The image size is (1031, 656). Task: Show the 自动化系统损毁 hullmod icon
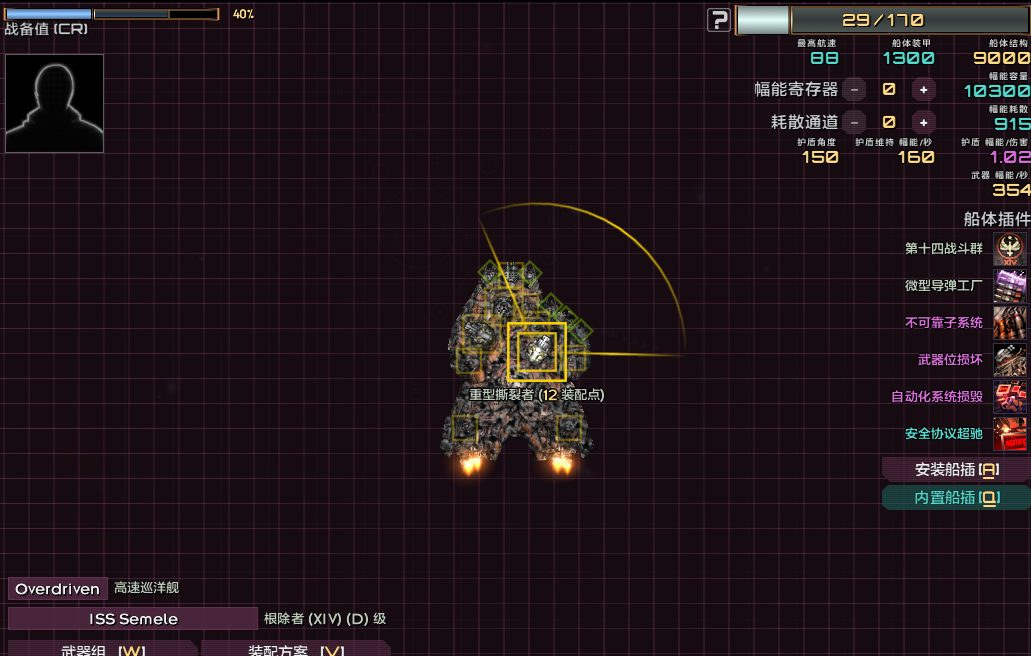tap(1010, 397)
